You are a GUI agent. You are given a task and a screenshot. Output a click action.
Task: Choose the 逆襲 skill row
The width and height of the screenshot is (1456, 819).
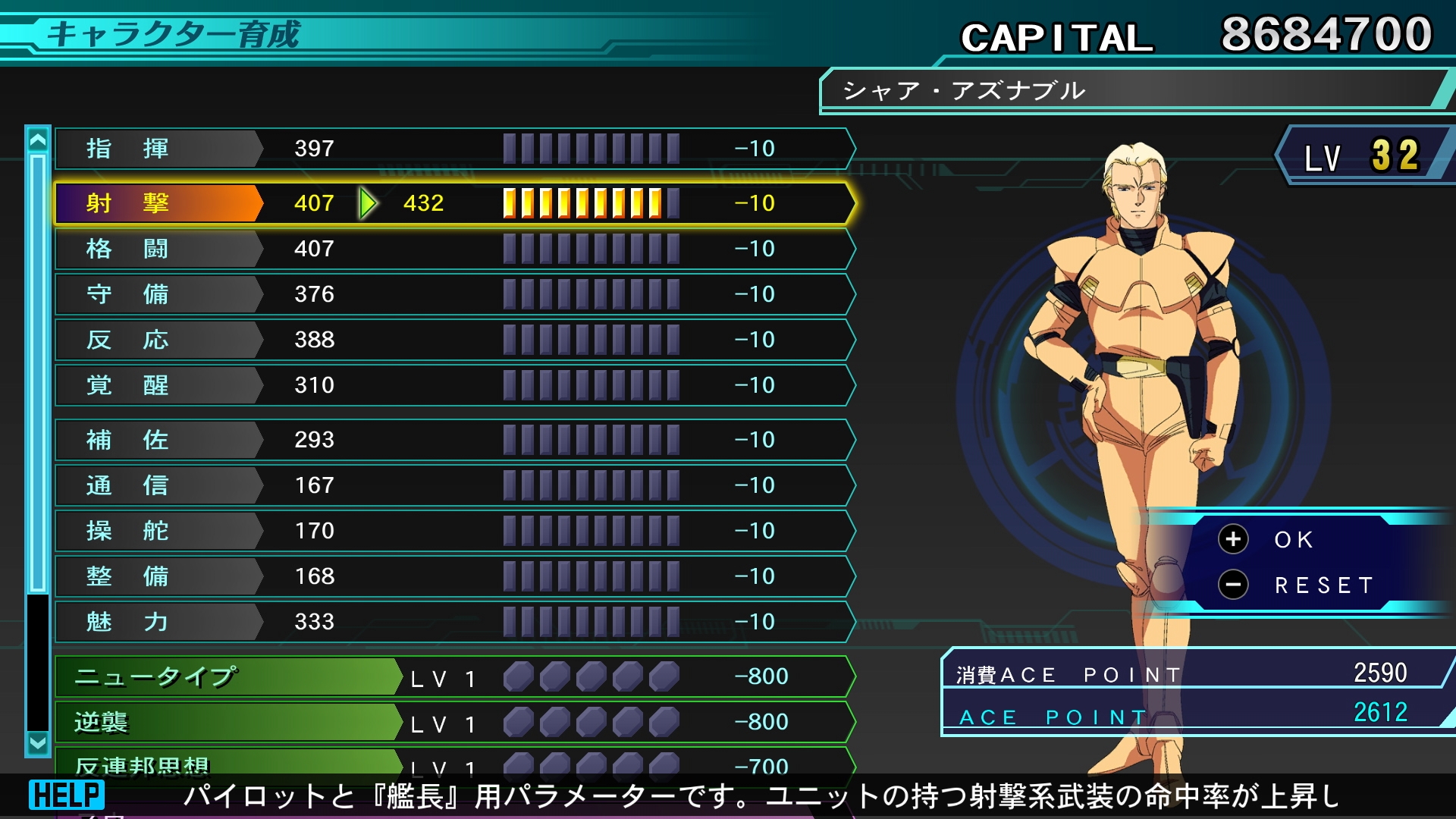(x=455, y=722)
